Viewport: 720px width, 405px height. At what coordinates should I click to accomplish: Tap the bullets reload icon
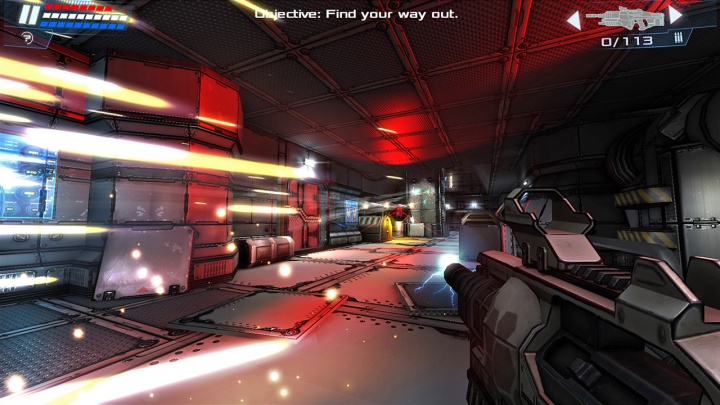pyautogui.click(x=679, y=40)
